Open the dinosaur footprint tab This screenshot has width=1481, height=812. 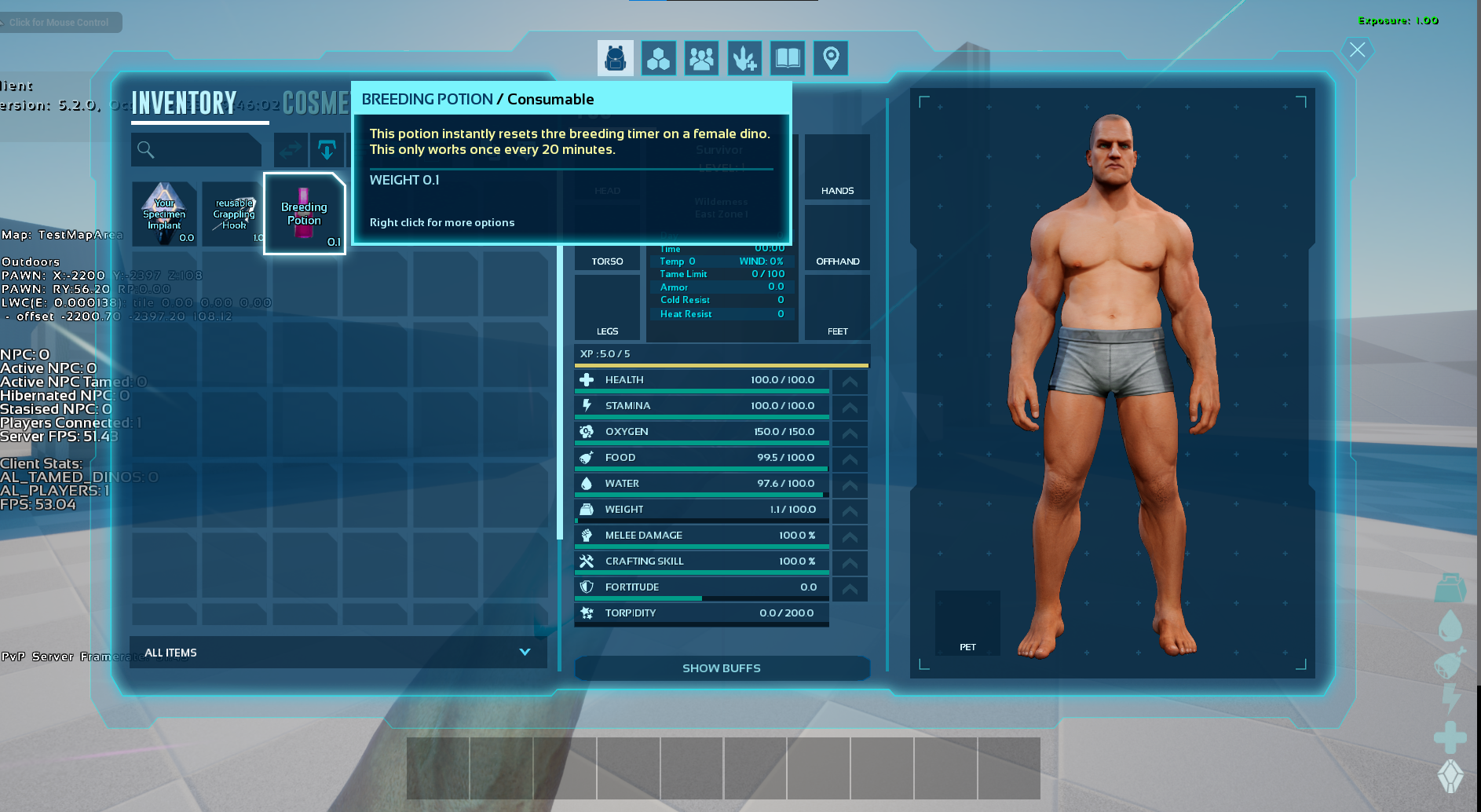pyautogui.click(x=744, y=58)
